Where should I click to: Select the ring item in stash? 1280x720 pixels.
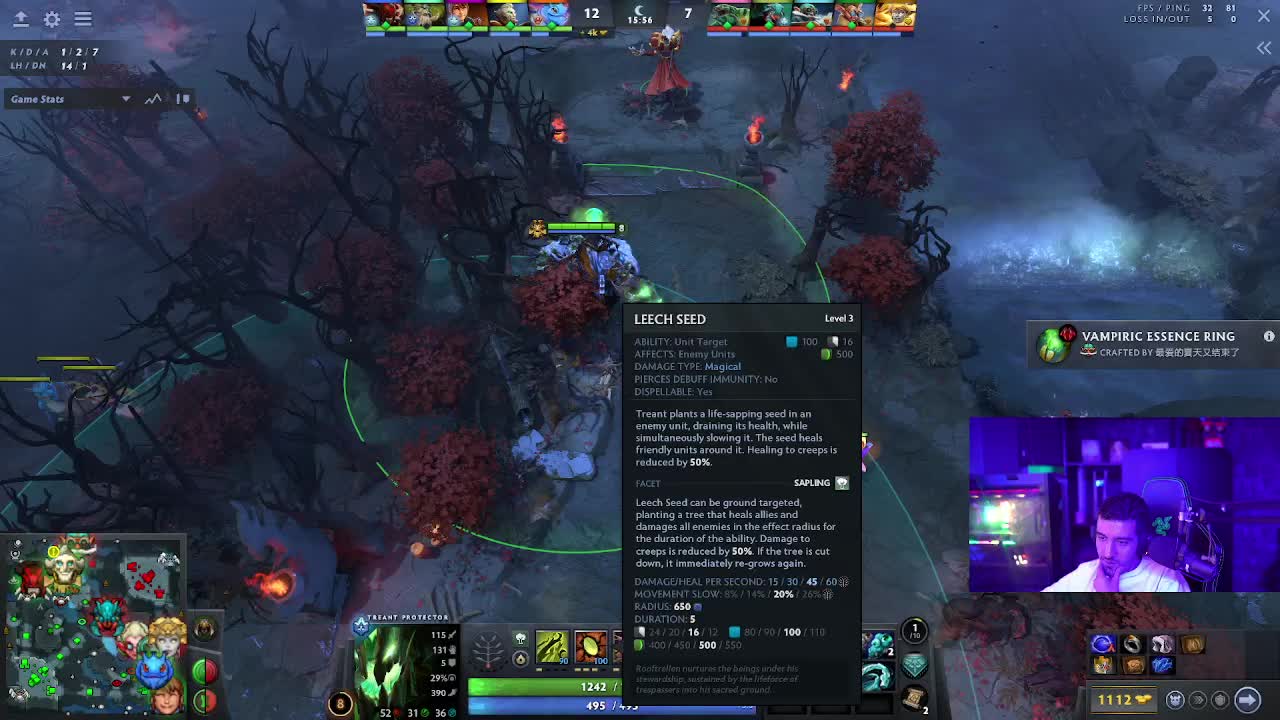click(x=1132, y=645)
